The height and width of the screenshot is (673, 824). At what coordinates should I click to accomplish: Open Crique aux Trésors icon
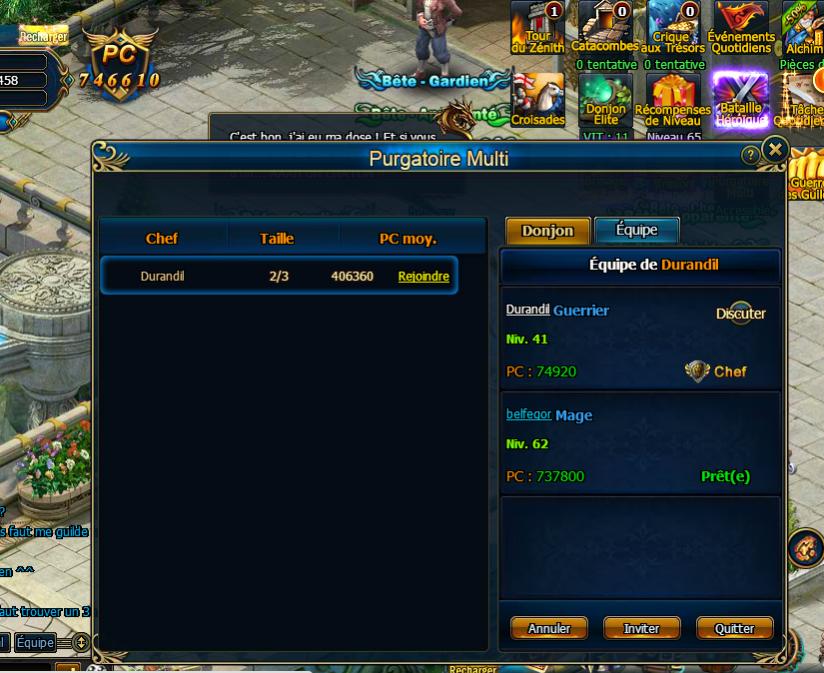coord(673,26)
